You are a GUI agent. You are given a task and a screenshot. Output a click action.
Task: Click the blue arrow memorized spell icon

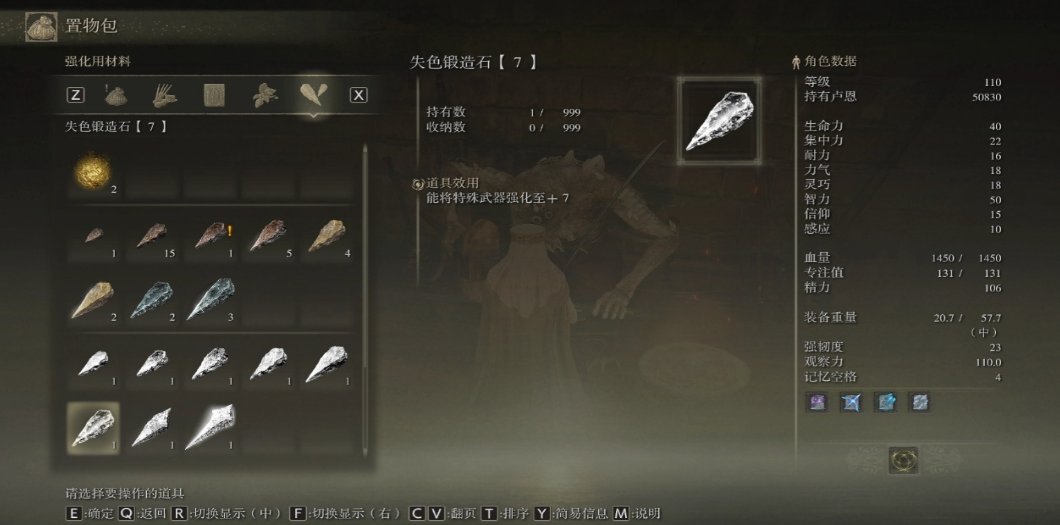851,402
